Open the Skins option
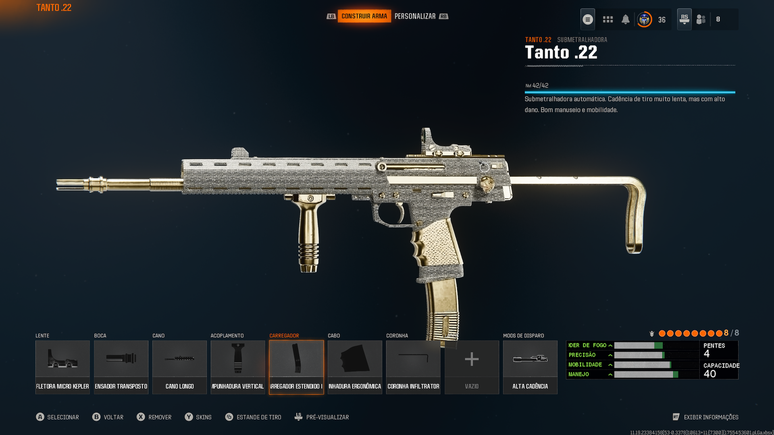 coord(198,417)
